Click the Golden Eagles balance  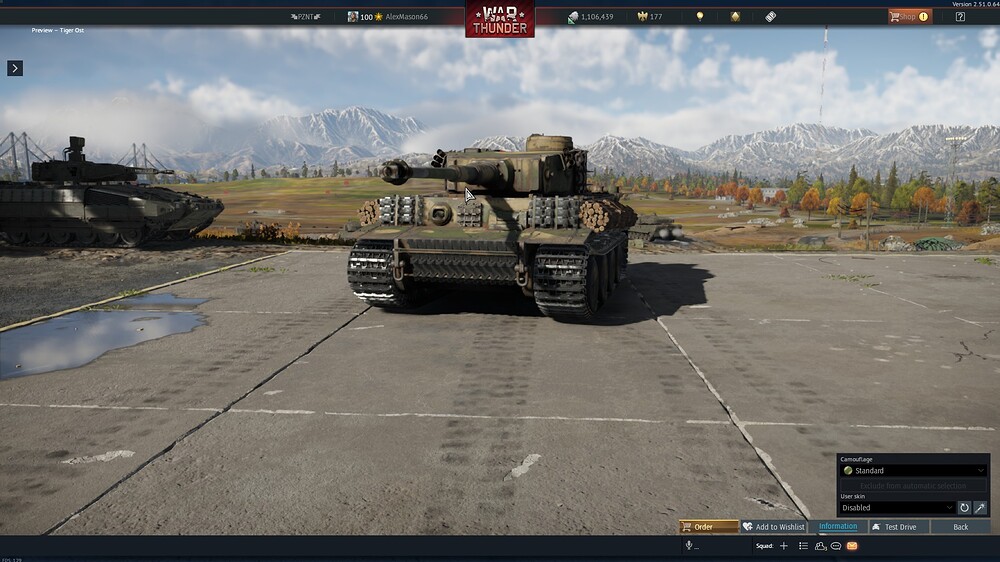pyautogui.click(x=649, y=17)
